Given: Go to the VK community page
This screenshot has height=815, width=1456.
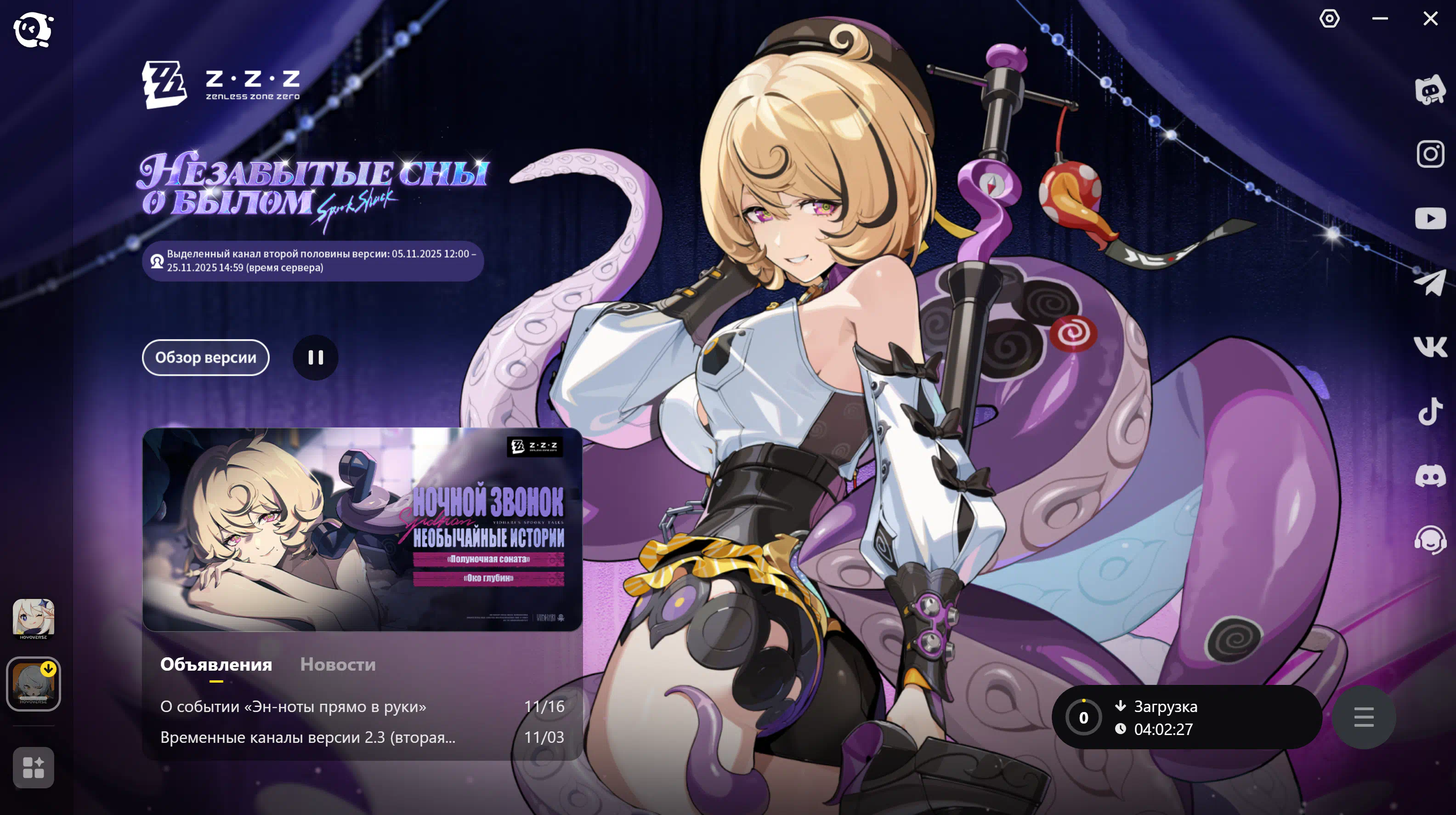Looking at the screenshot, I should tap(1430, 347).
